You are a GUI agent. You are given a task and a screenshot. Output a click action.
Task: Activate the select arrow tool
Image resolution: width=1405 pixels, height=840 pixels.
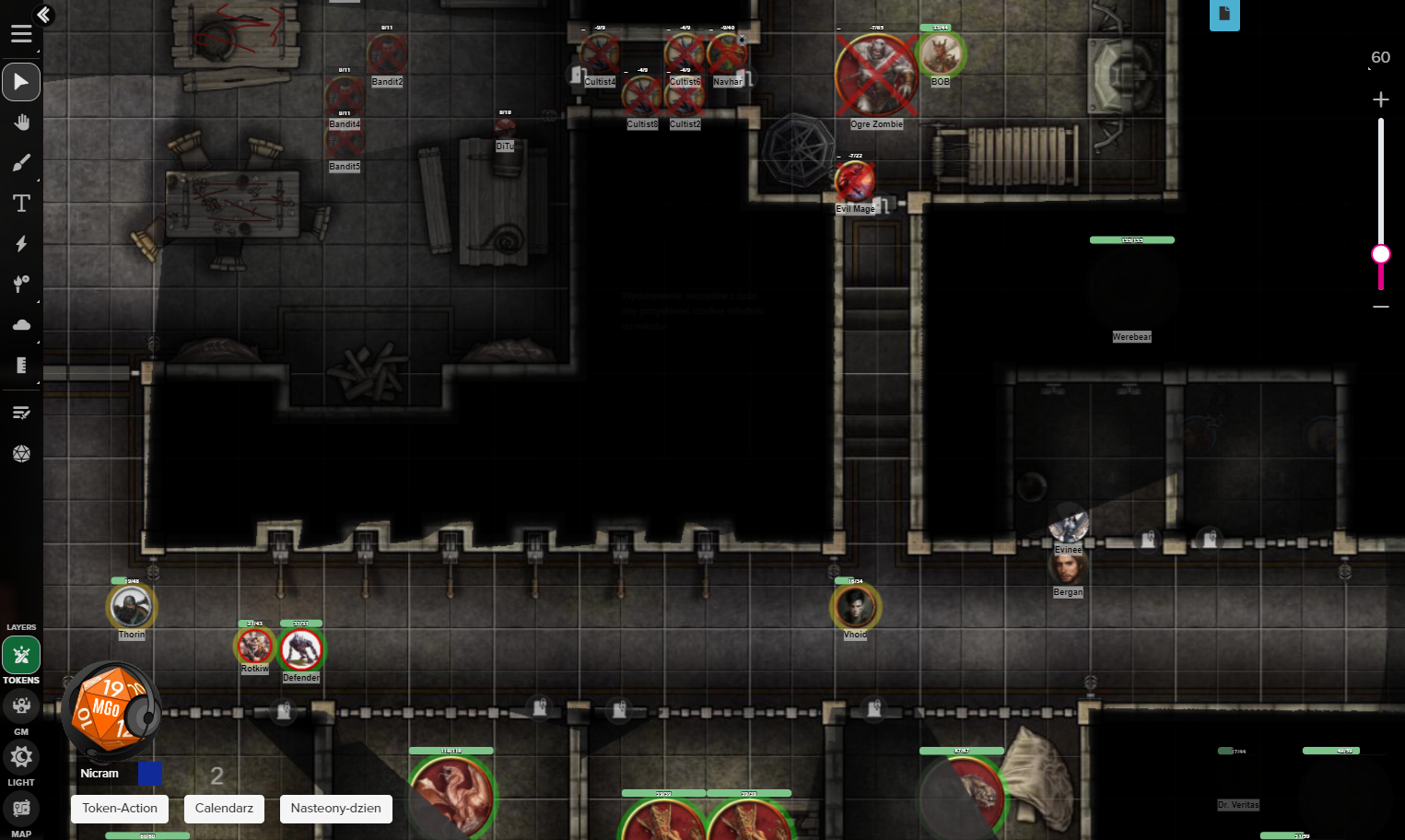[21, 82]
